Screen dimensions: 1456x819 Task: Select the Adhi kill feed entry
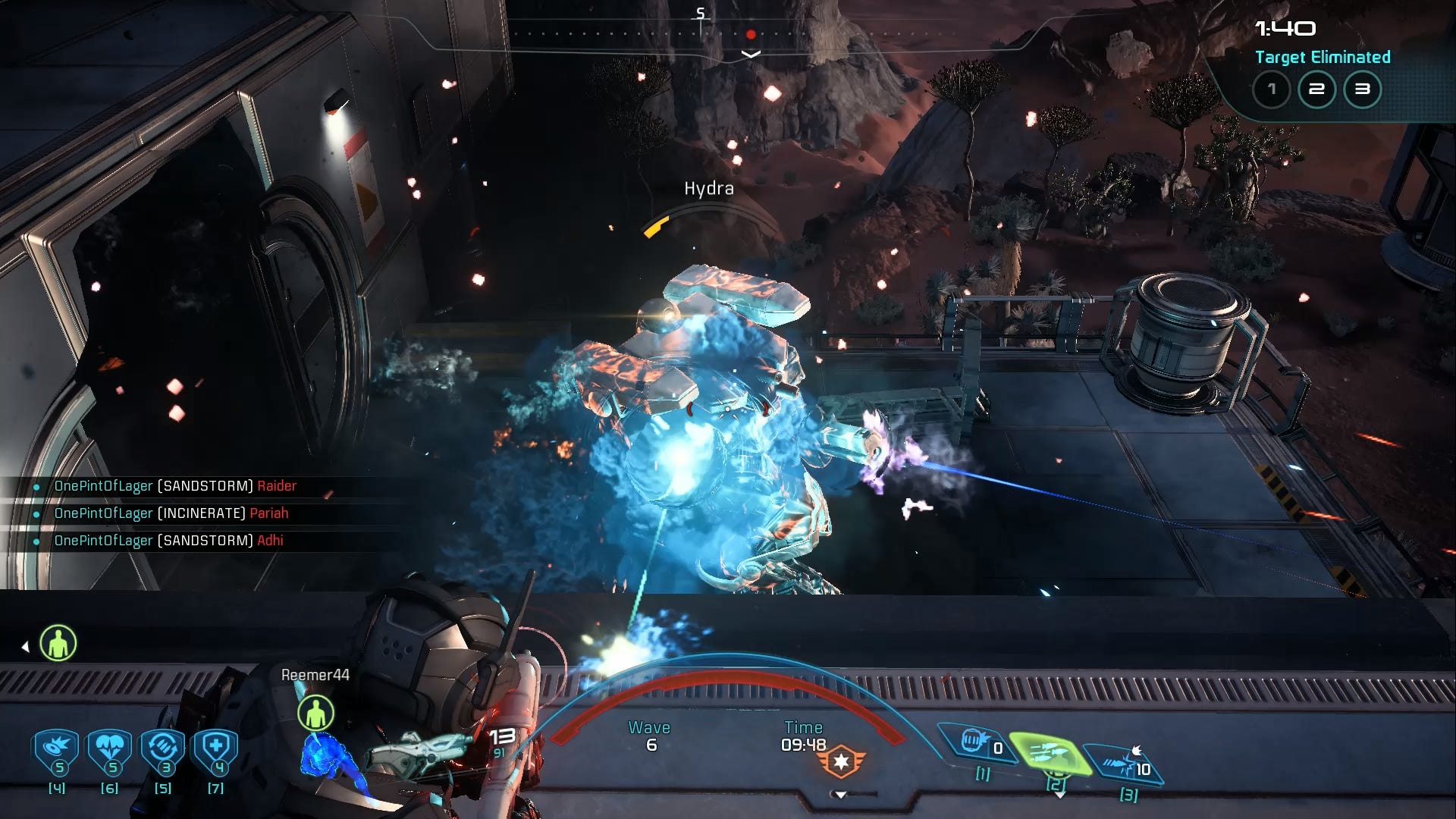tap(168, 541)
